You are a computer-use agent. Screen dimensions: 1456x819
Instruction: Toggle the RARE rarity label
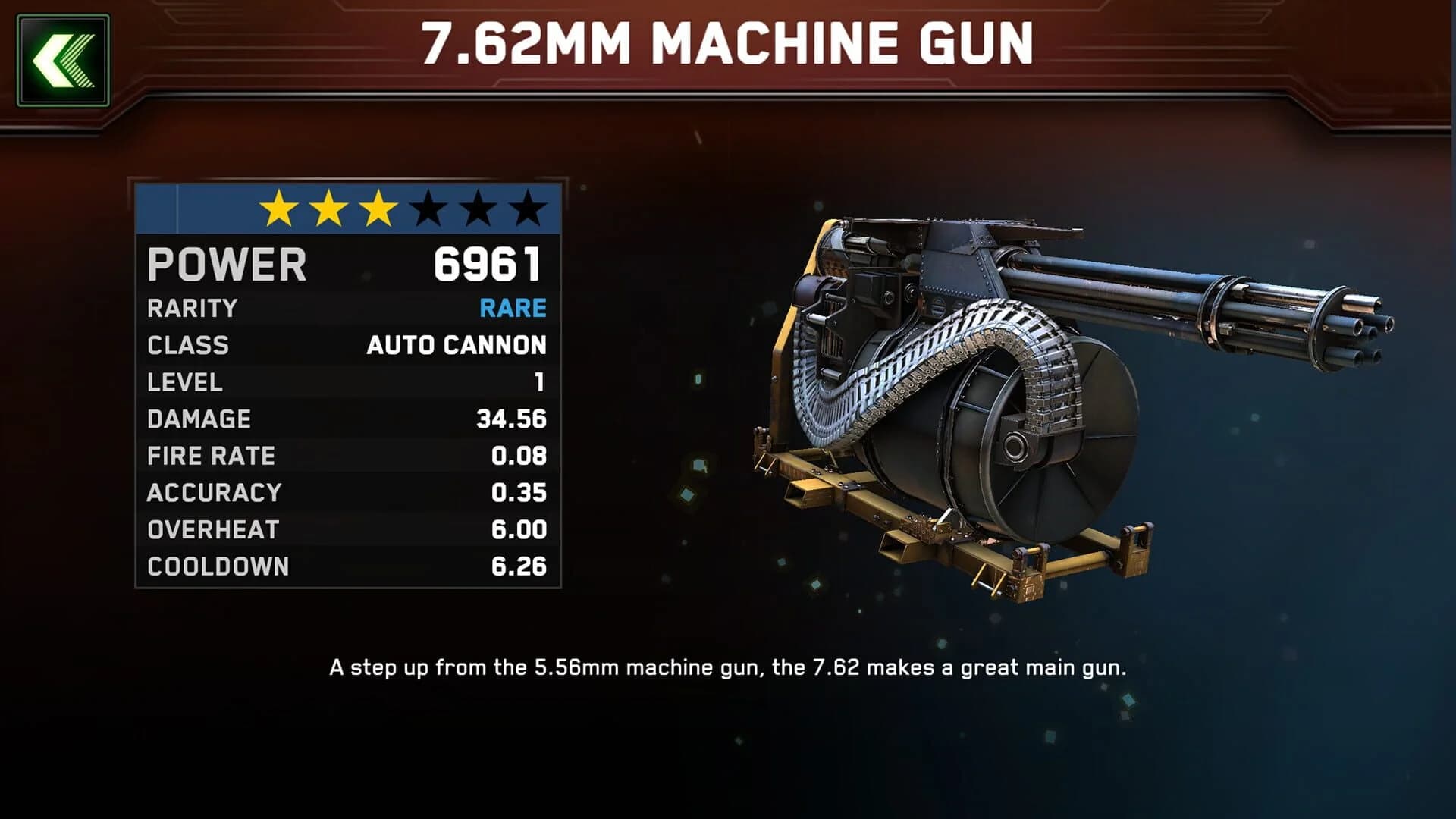[514, 309]
